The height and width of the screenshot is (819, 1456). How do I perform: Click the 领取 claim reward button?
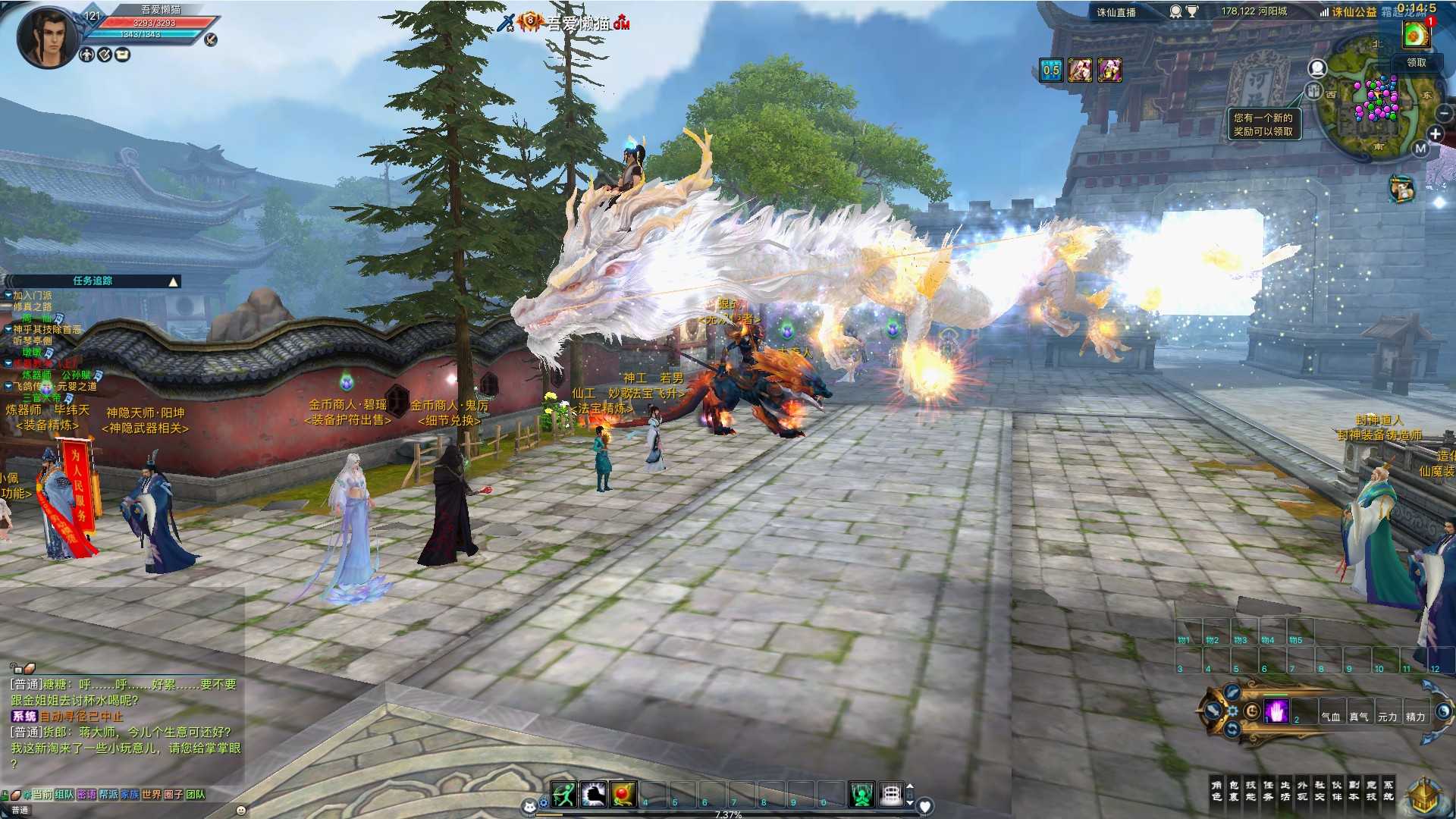(x=1417, y=63)
